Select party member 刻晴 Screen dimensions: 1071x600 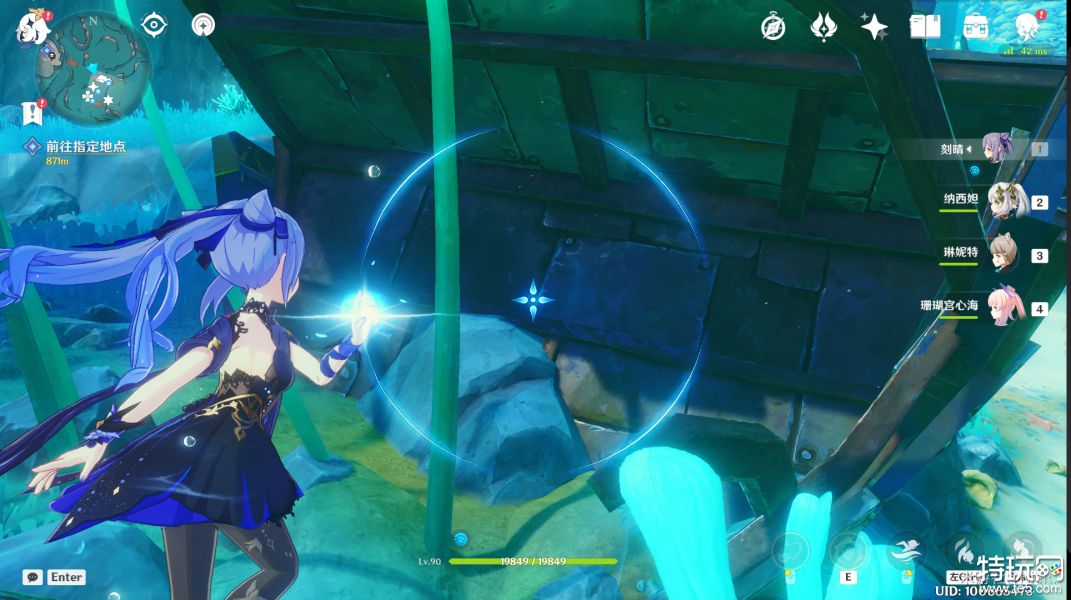click(x=997, y=149)
